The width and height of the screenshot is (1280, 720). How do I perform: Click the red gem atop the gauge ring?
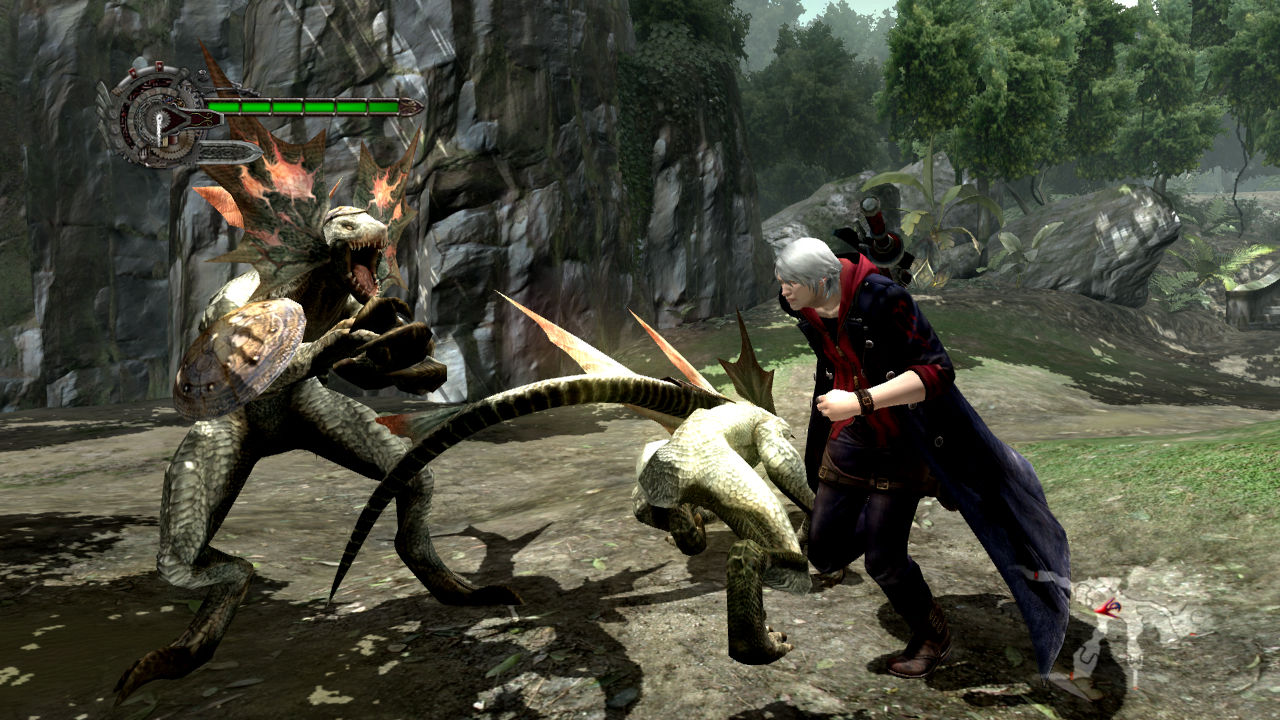(158, 66)
